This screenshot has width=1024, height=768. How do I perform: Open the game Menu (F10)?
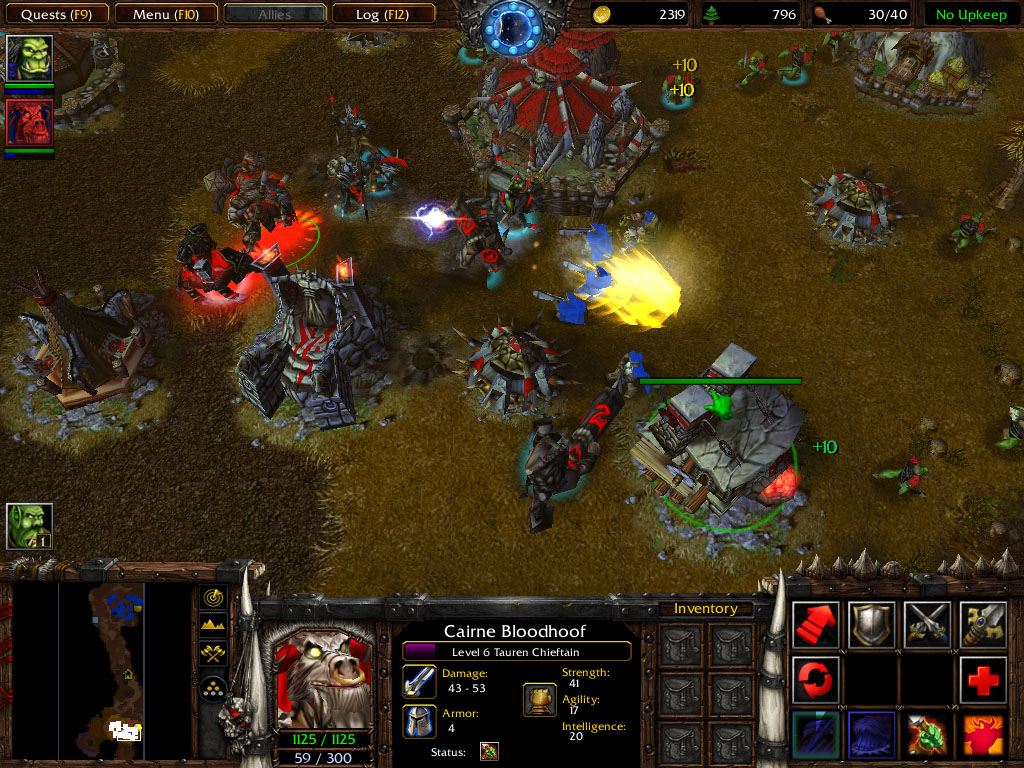[164, 14]
